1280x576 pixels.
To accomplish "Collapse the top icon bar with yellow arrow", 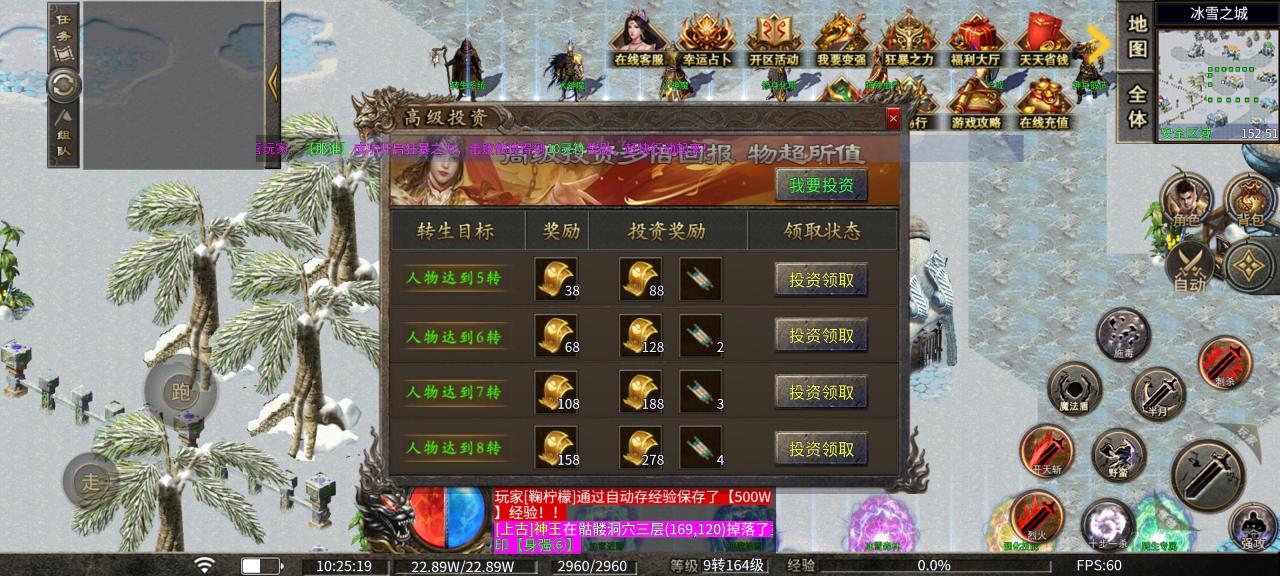I will coord(1099,42).
